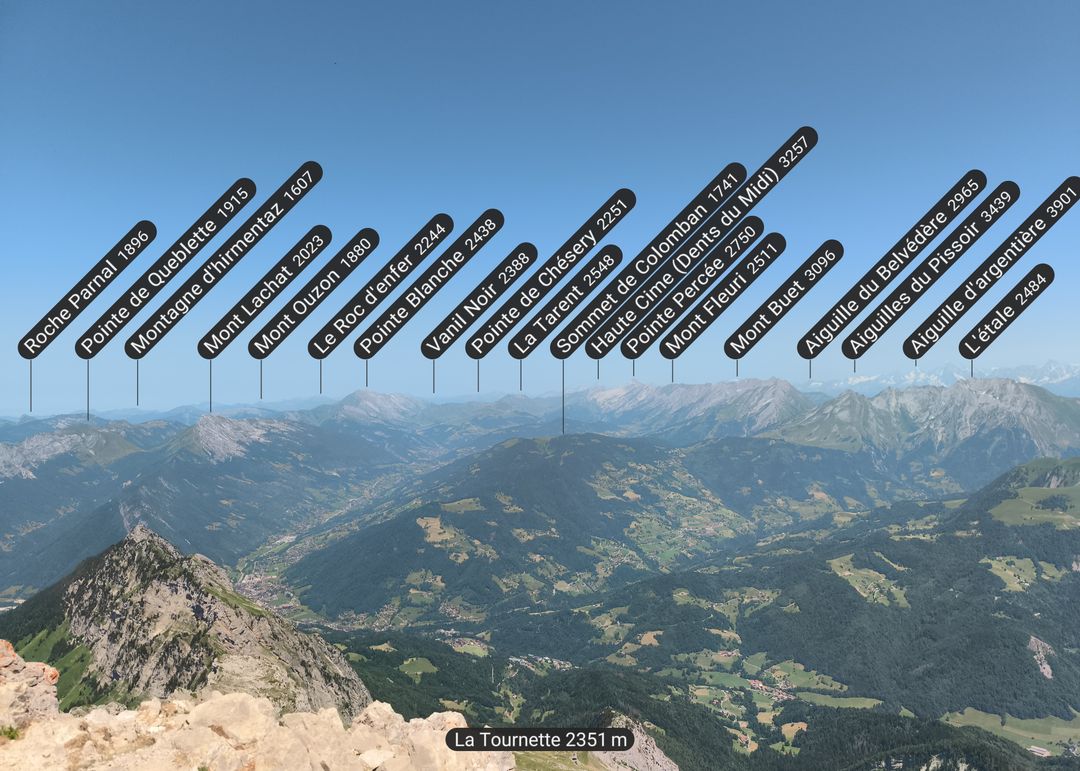Tap the Mont Buet 3096 label
The image size is (1080, 771).
783,299
